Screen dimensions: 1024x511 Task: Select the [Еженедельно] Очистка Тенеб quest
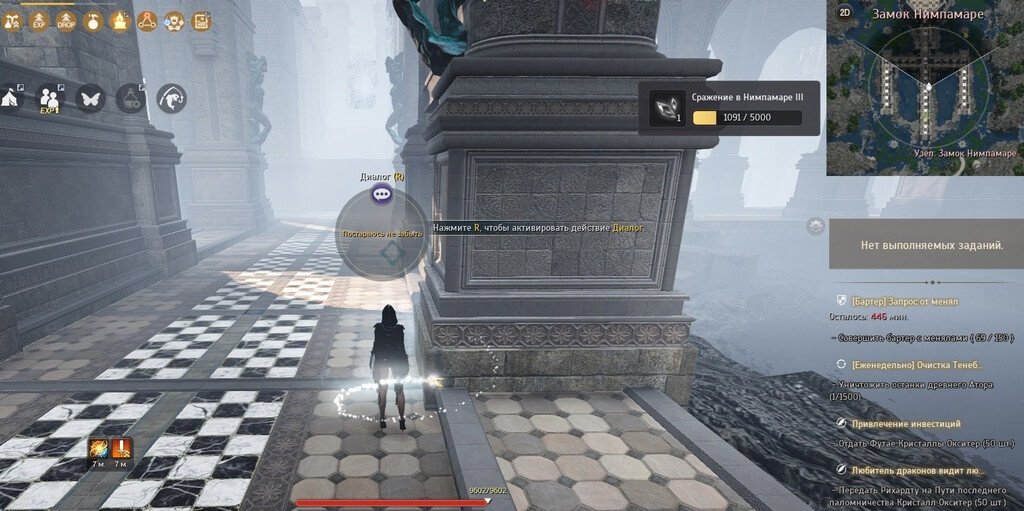pyautogui.click(x=916, y=365)
